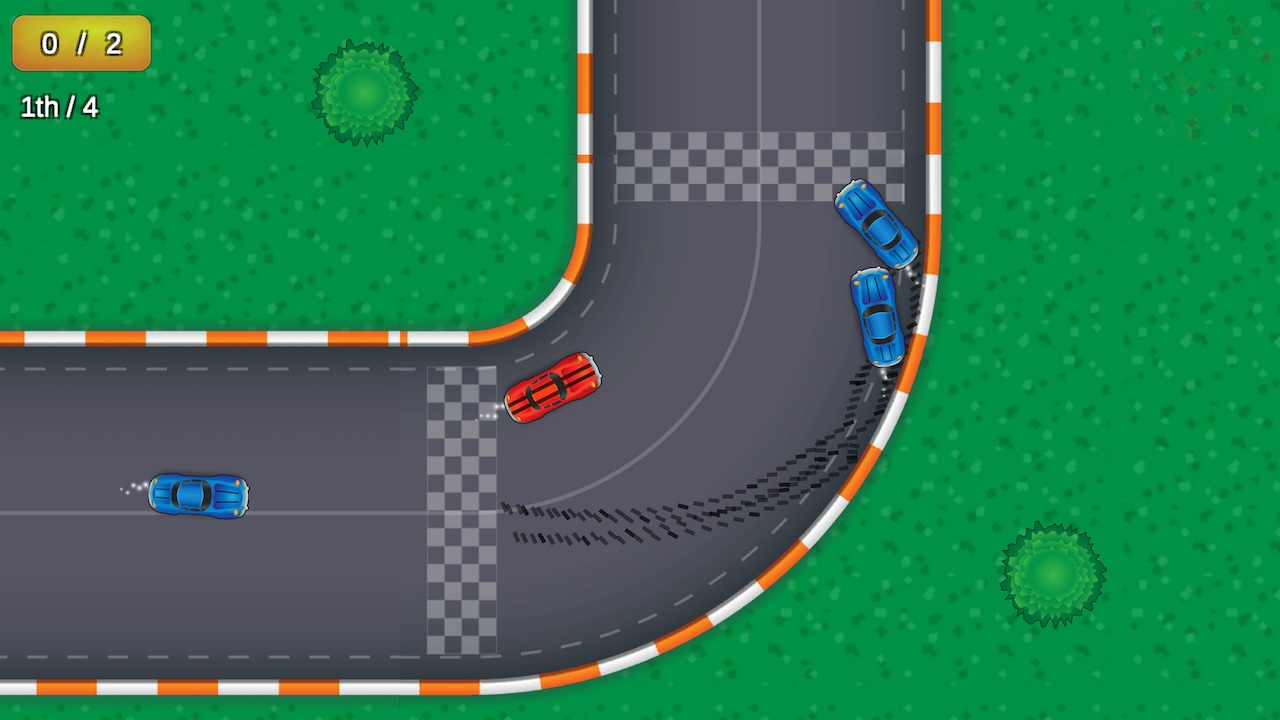Click the lap counter badge showing 0 / 2
Viewport: 1280px width, 720px height.
coord(80,44)
